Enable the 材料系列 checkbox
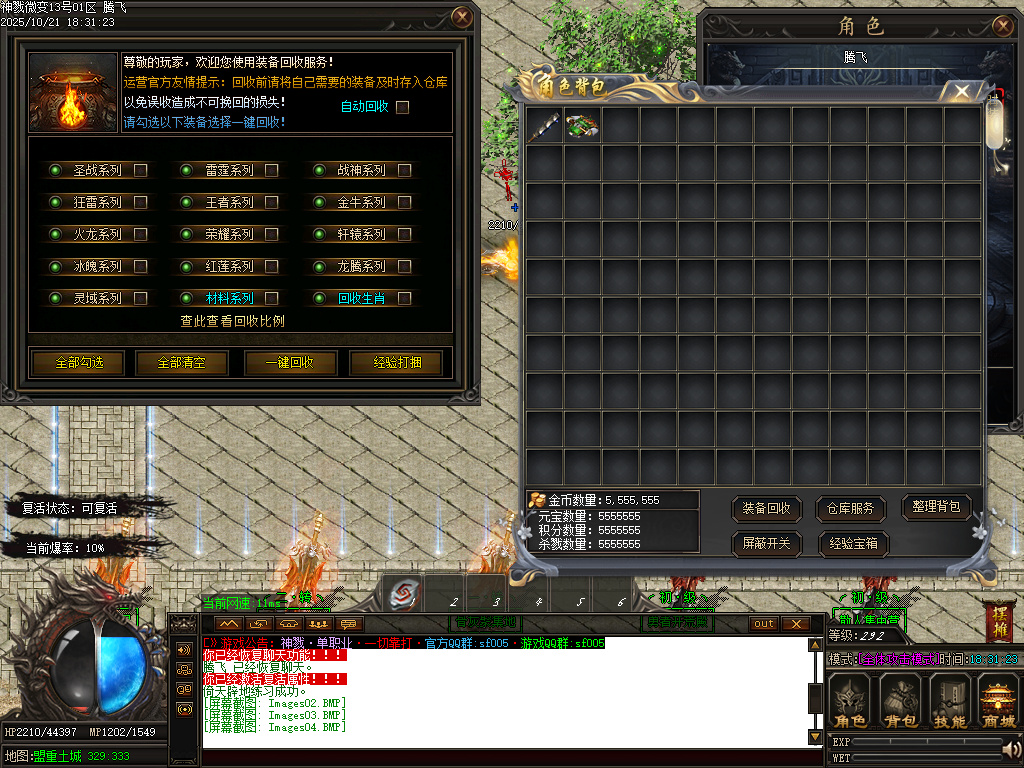The width and height of the screenshot is (1024, 768). click(x=272, y=298)
